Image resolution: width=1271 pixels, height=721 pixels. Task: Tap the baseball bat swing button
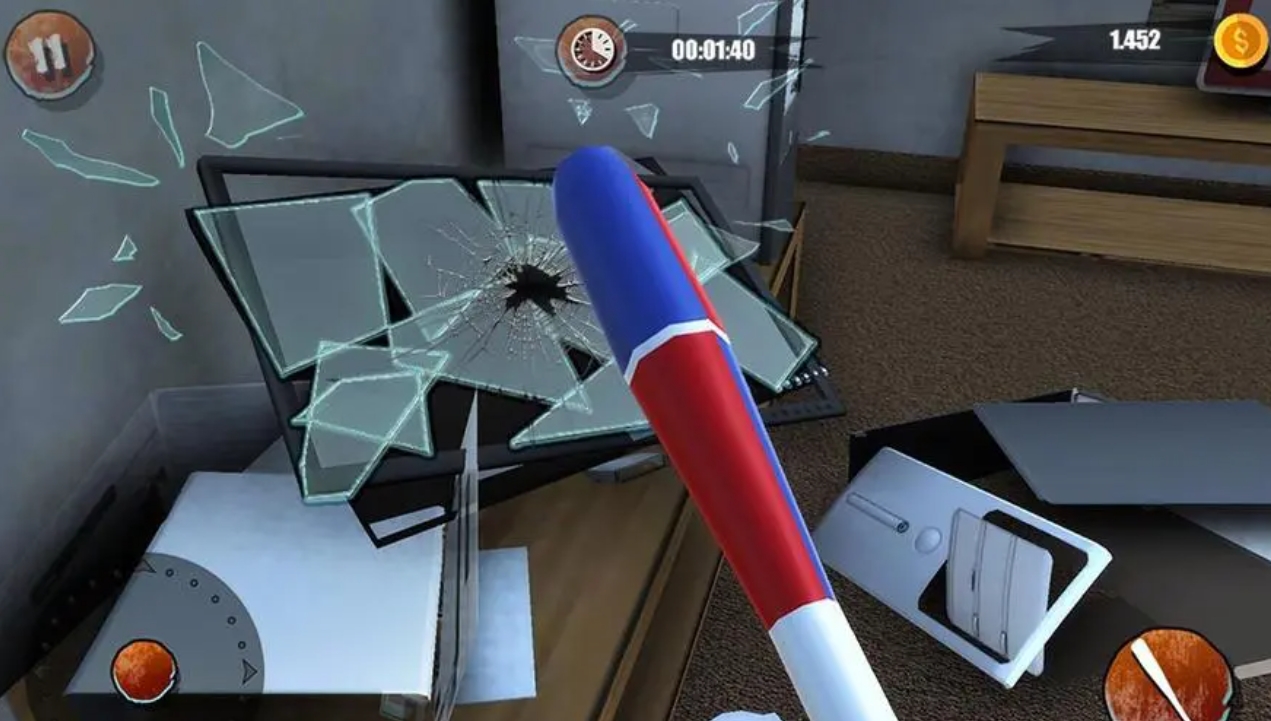click(1168, 673)
